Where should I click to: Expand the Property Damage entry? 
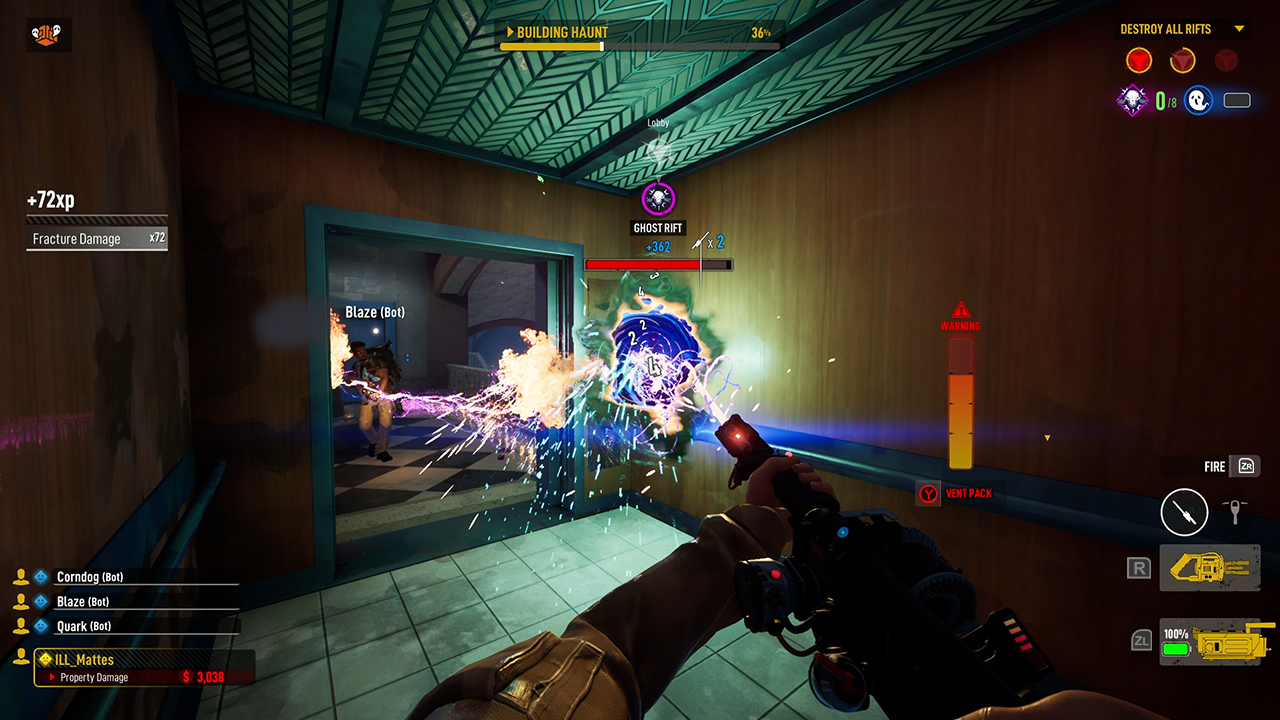click(x=90, y=677)
